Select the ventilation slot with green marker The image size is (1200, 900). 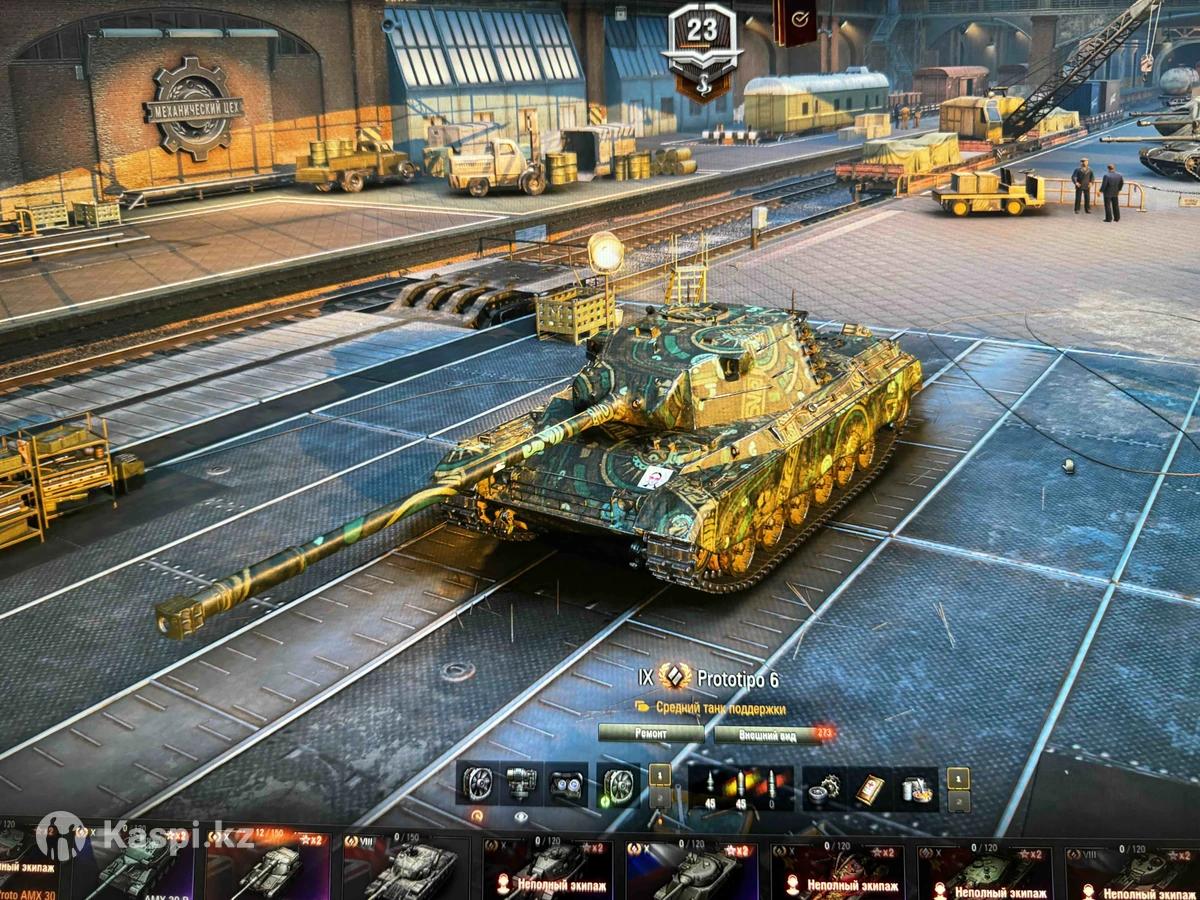[618, 785]
